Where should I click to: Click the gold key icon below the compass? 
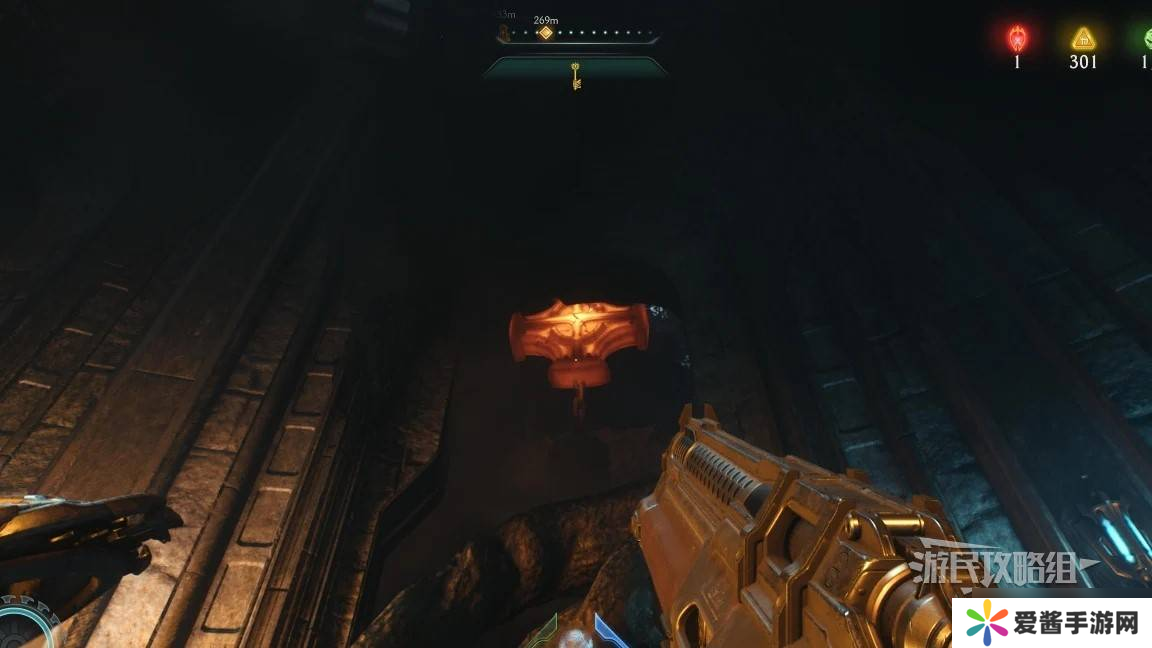click(x=576, y=76)
